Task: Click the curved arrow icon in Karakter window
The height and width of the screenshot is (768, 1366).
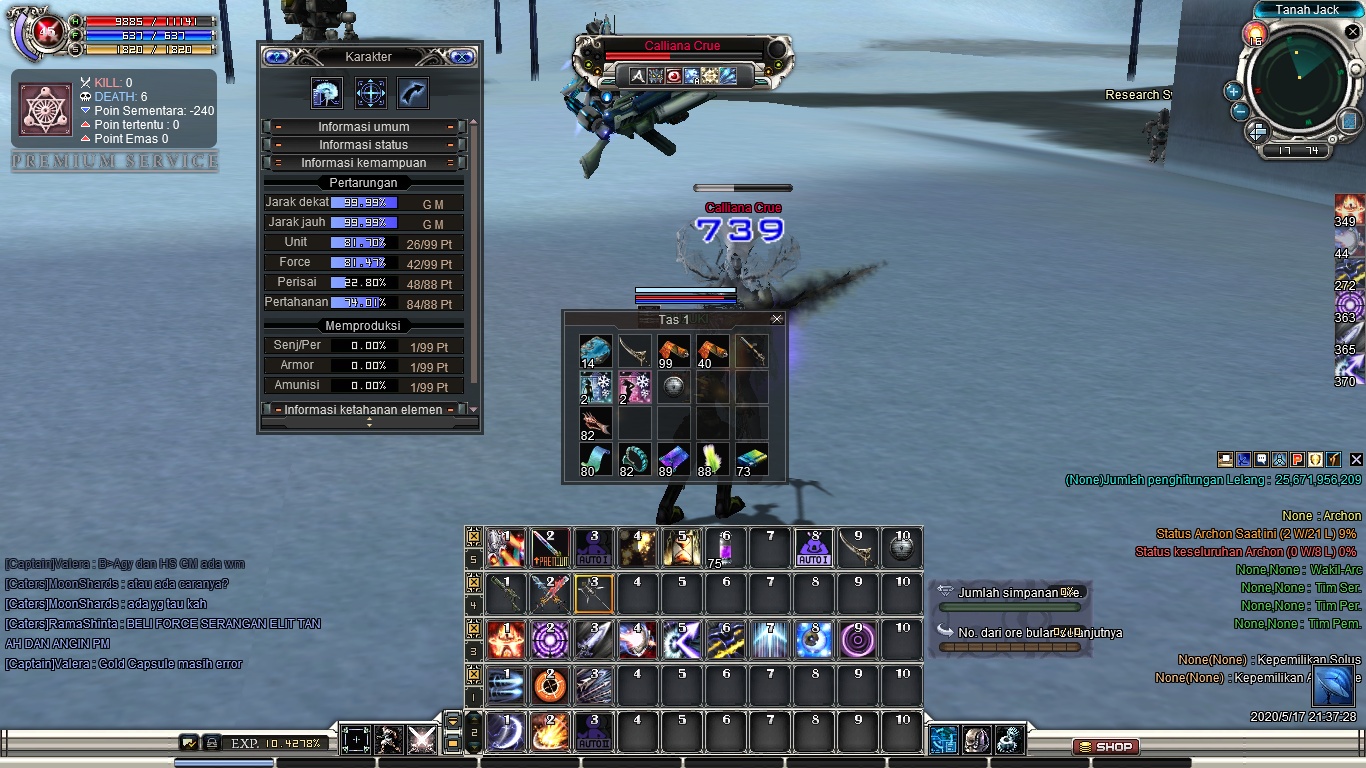Action: [412, 92]
